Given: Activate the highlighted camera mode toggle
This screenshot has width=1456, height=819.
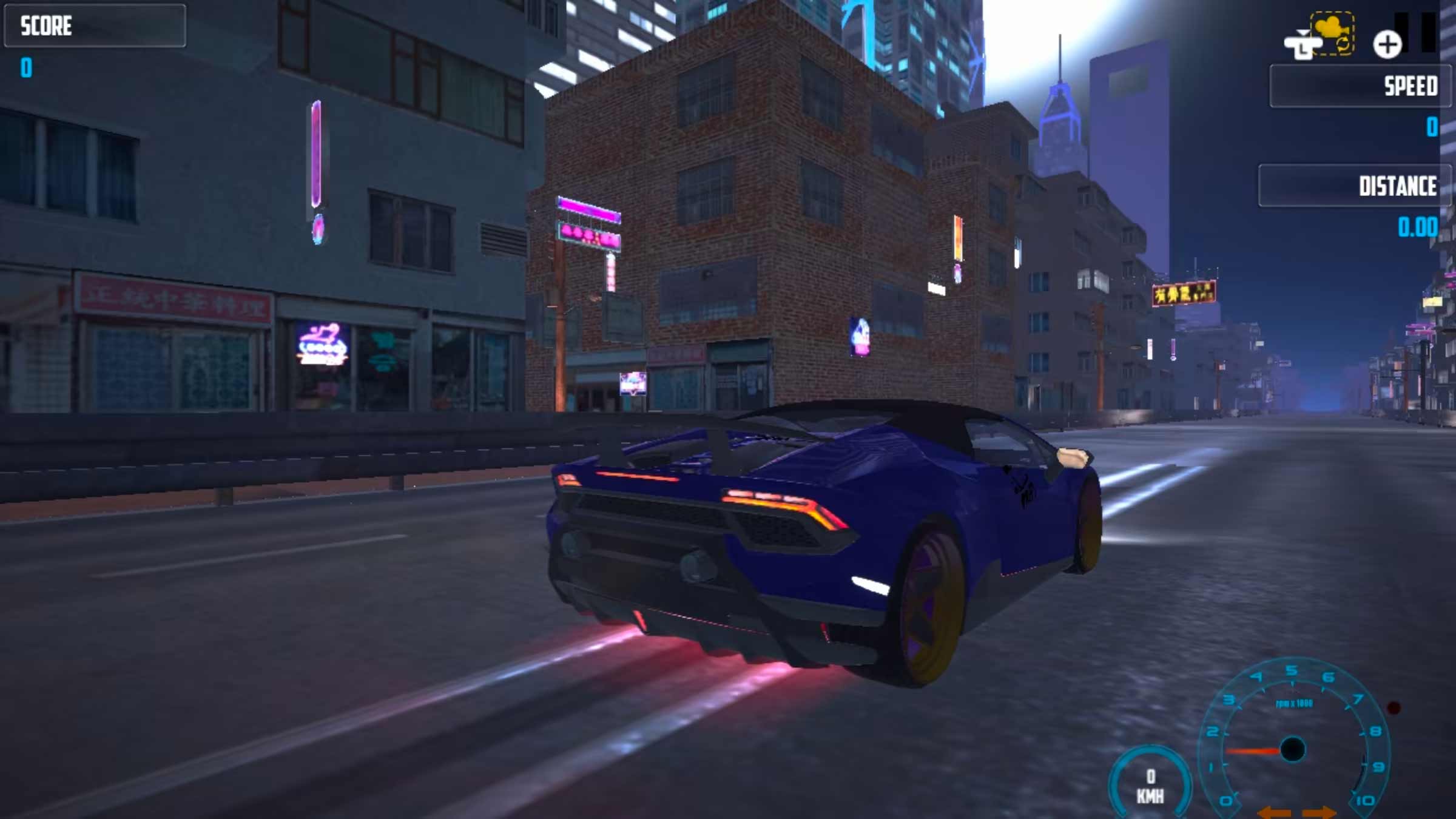Looking at the screenshot, I should coord(1333,35).
